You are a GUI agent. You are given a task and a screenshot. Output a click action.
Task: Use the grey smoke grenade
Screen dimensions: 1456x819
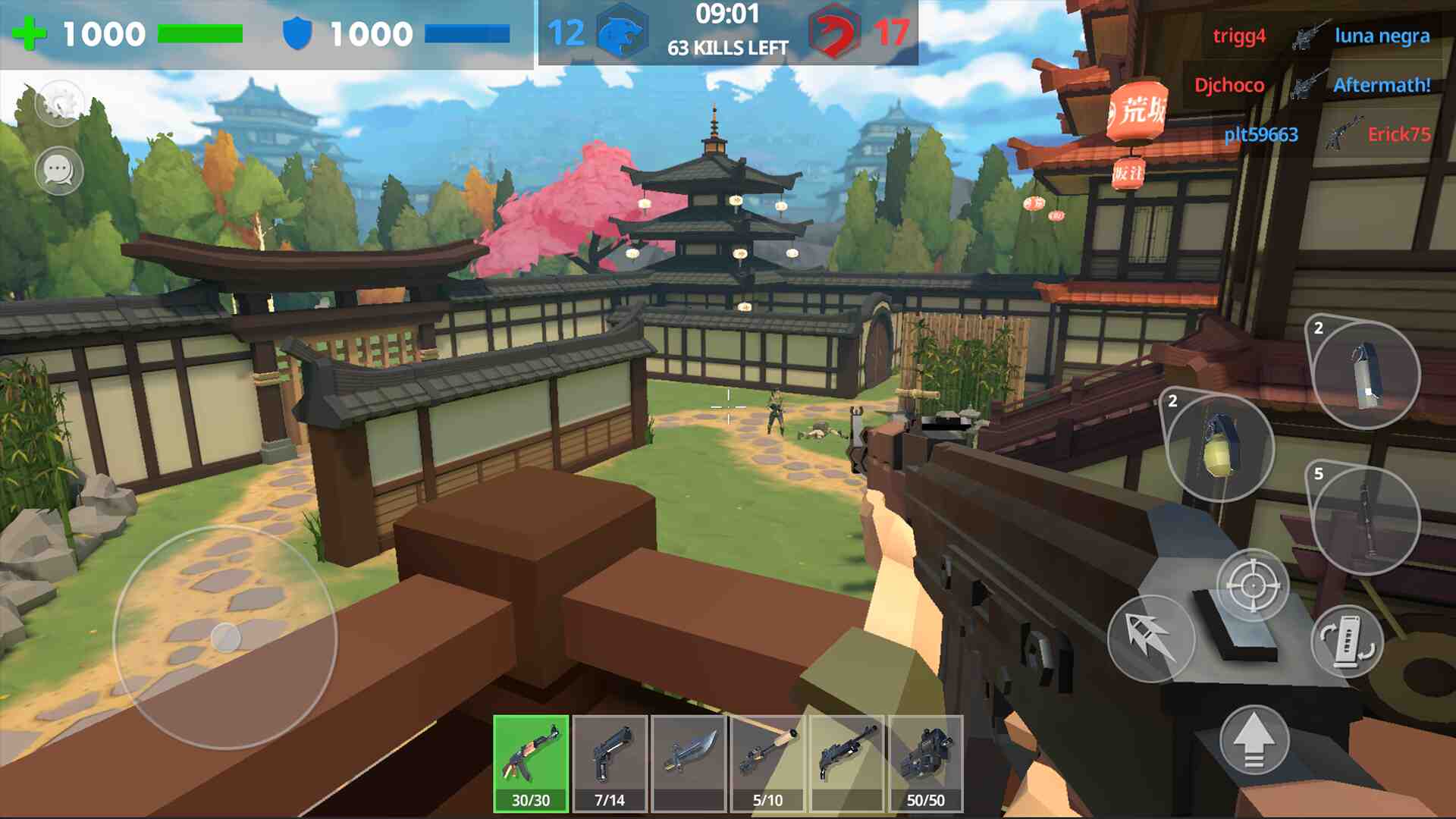click(1365, 375)
